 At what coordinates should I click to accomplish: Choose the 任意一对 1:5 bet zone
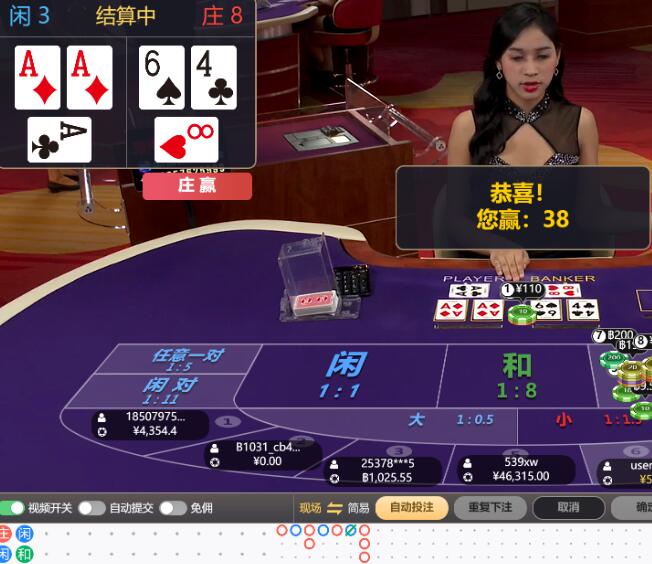click(185, 359)
